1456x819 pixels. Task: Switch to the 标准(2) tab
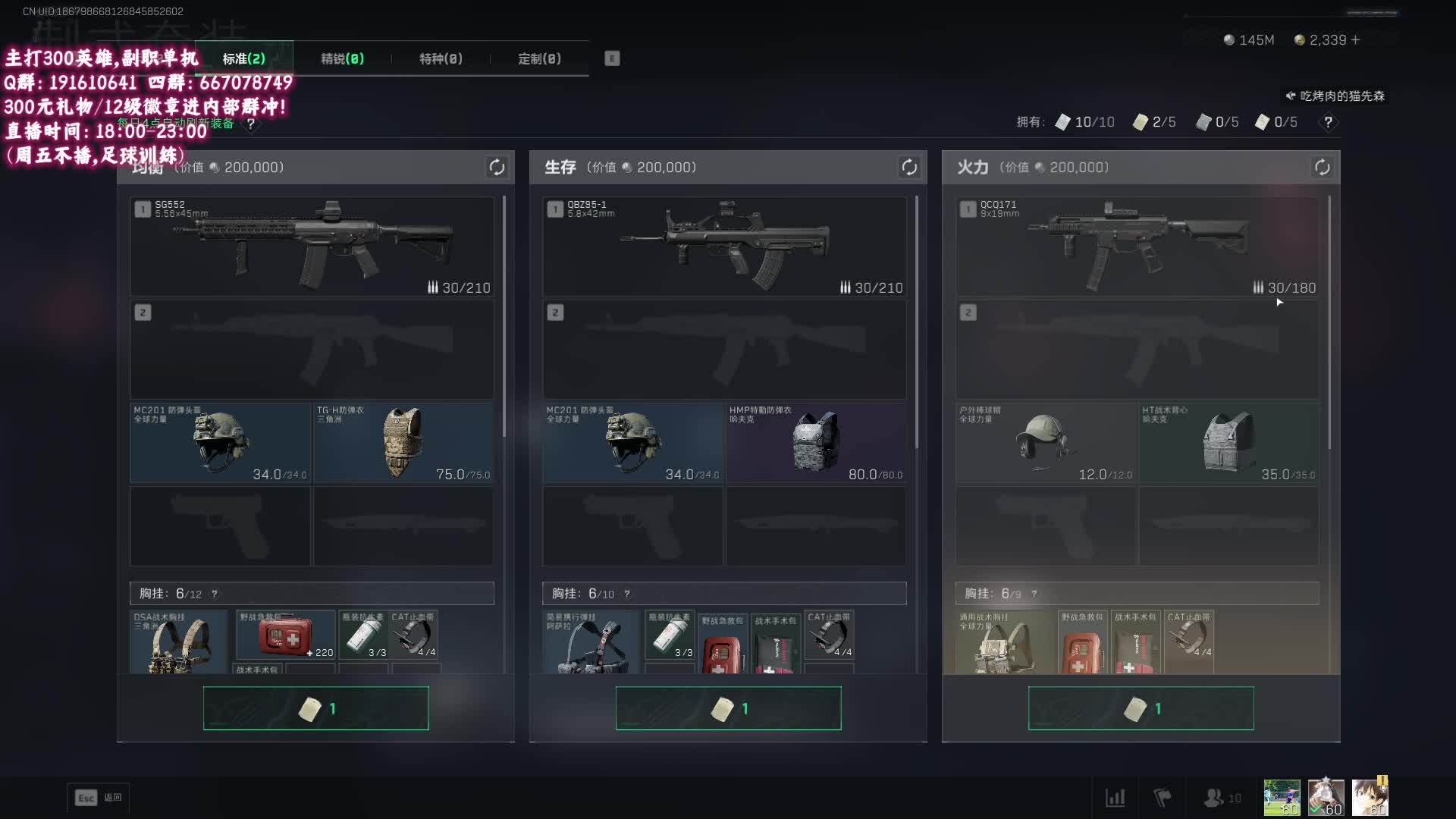[x=244, y=59]
